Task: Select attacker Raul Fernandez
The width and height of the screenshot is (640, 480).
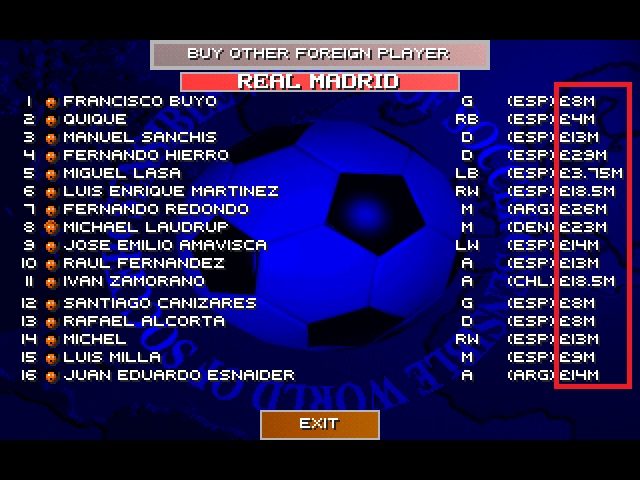Action: [143, 263]
